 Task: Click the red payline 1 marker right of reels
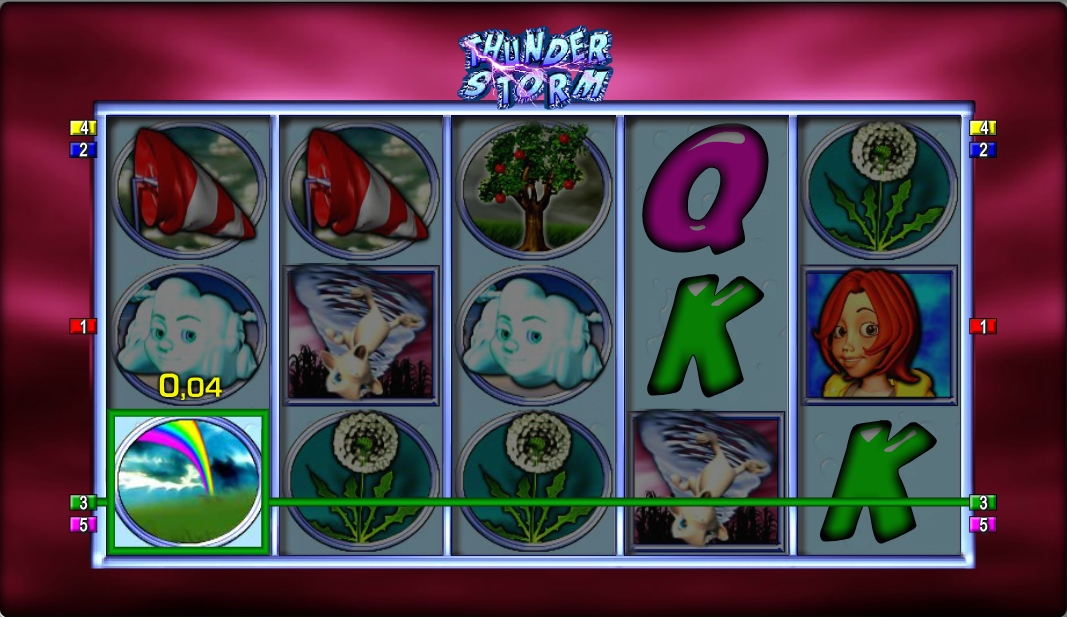[983, 326]
